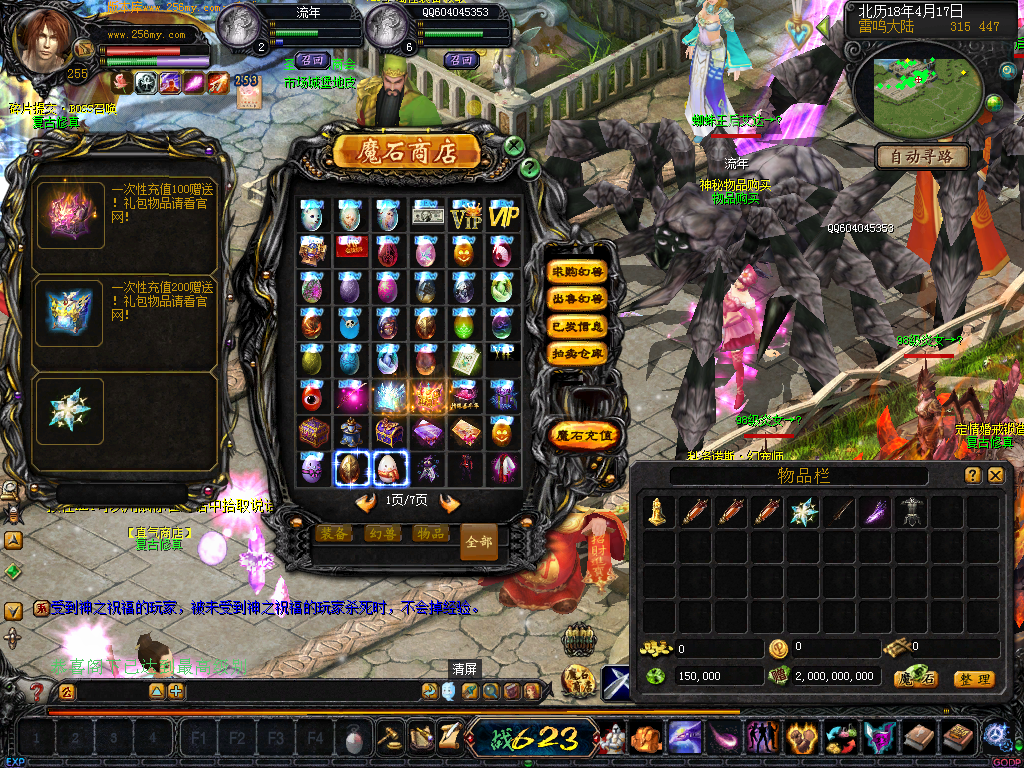Switch to the 幻兽 shop tab
The width and height of the screenshot is (1024, 768).
(x=380, y=533)
